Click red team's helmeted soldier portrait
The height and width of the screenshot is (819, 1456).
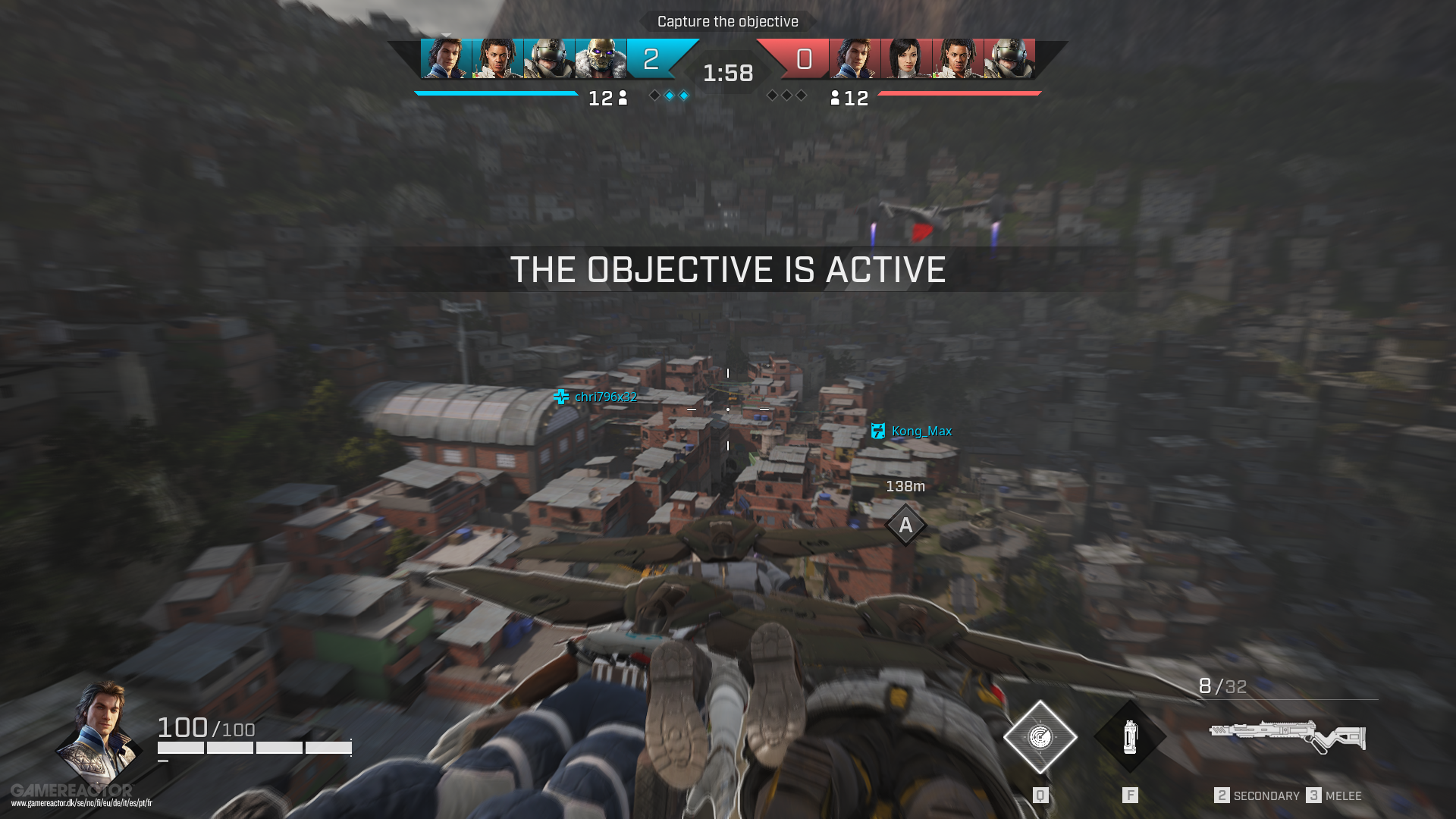click(1009, 59)
